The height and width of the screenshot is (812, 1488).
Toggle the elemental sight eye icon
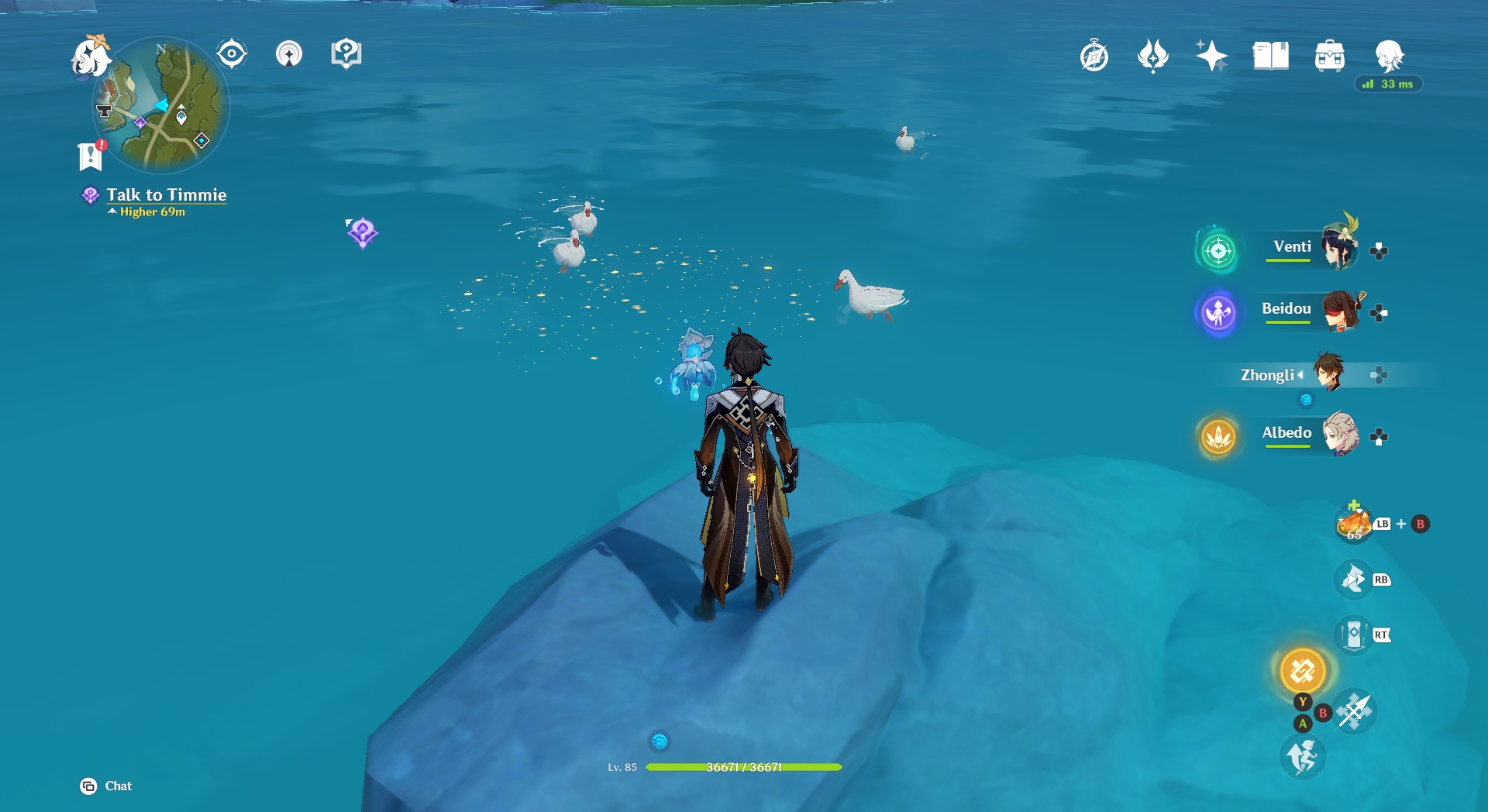[232, 54]
